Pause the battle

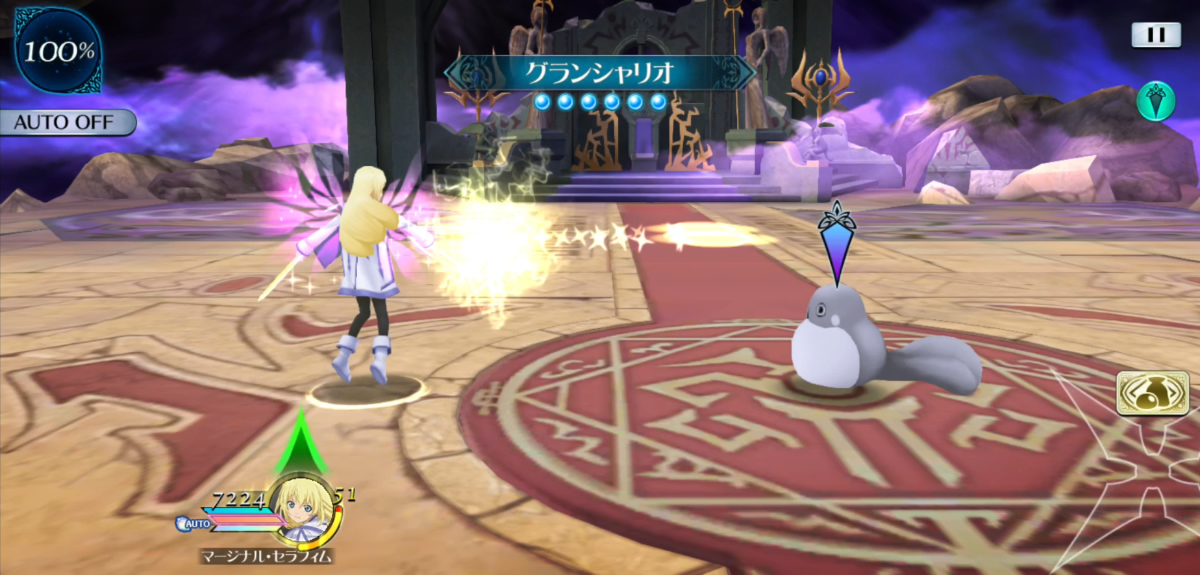[1156, 35]
